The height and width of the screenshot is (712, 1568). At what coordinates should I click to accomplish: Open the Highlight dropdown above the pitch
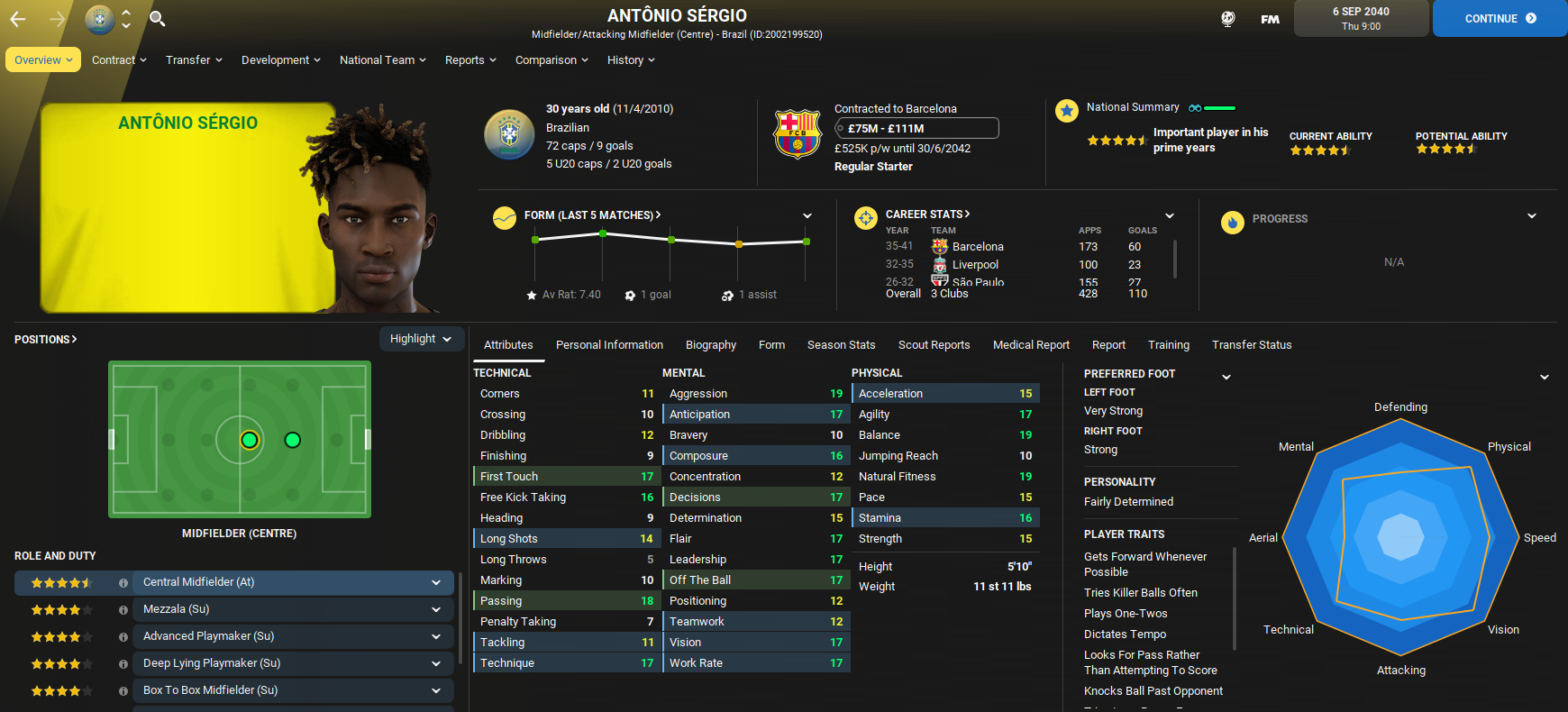coord(421,338)
